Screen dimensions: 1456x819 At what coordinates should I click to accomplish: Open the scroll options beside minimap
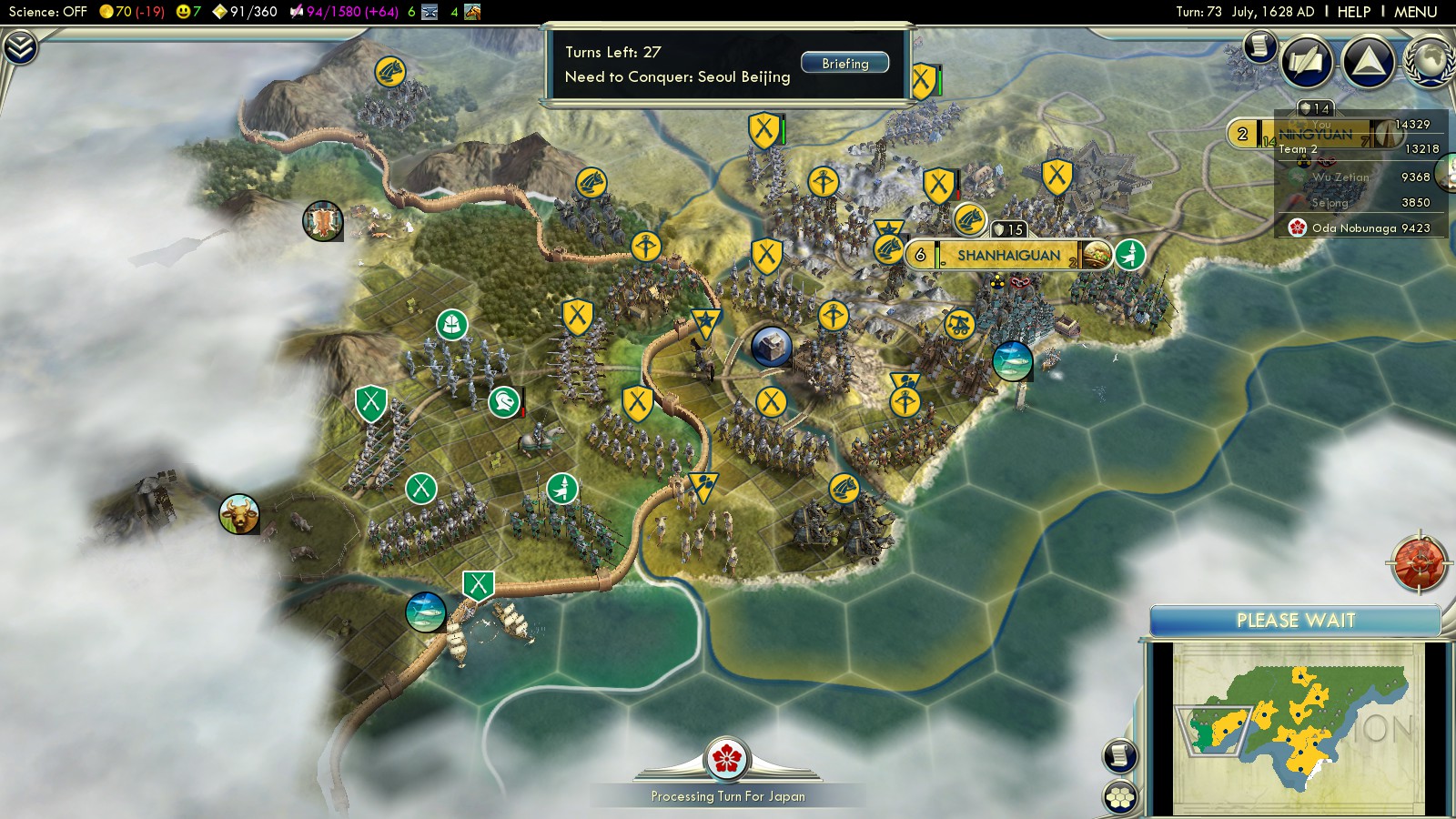[1120, 755]
